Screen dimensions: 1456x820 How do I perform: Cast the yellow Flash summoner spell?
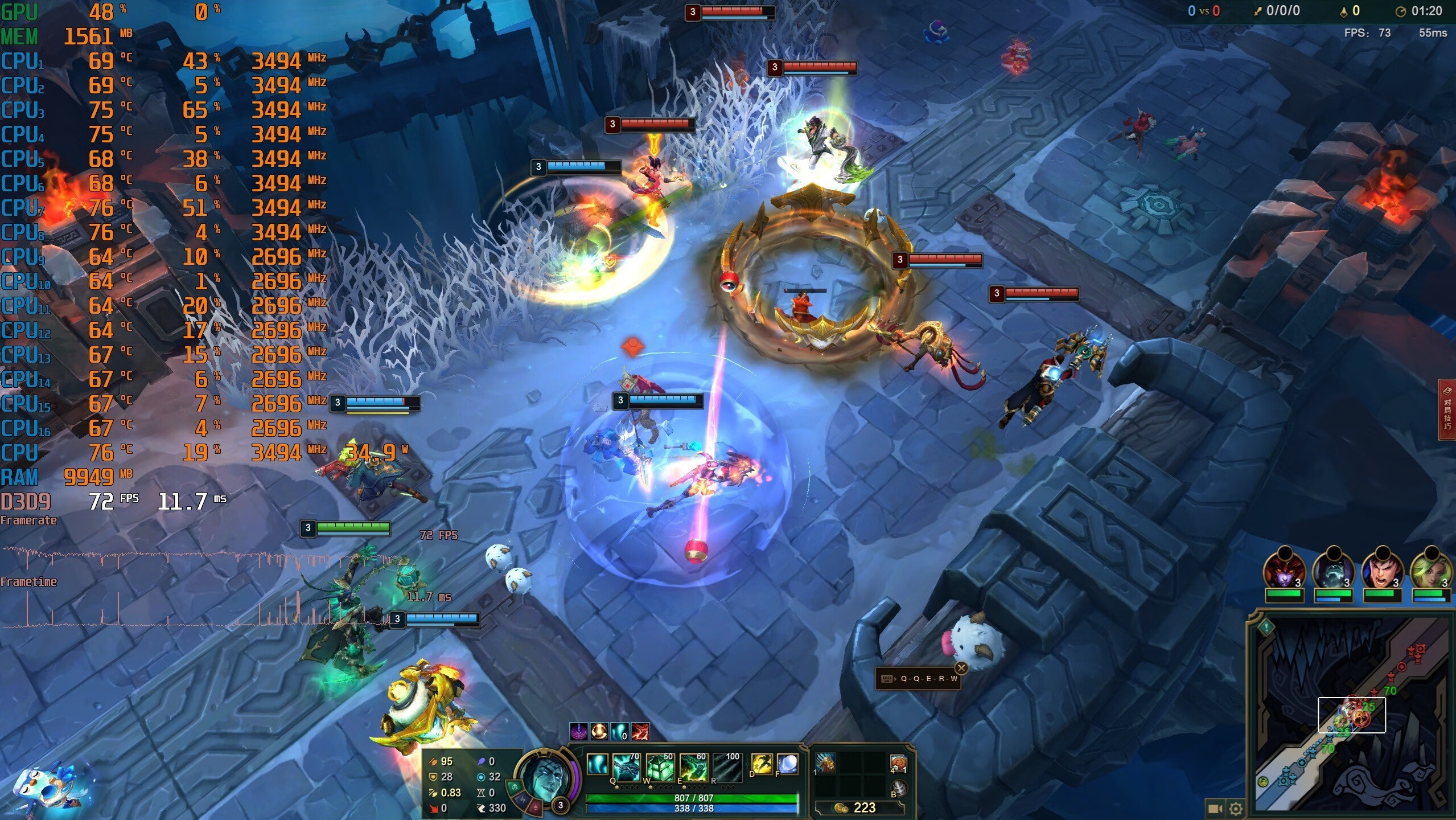point(762,765)
